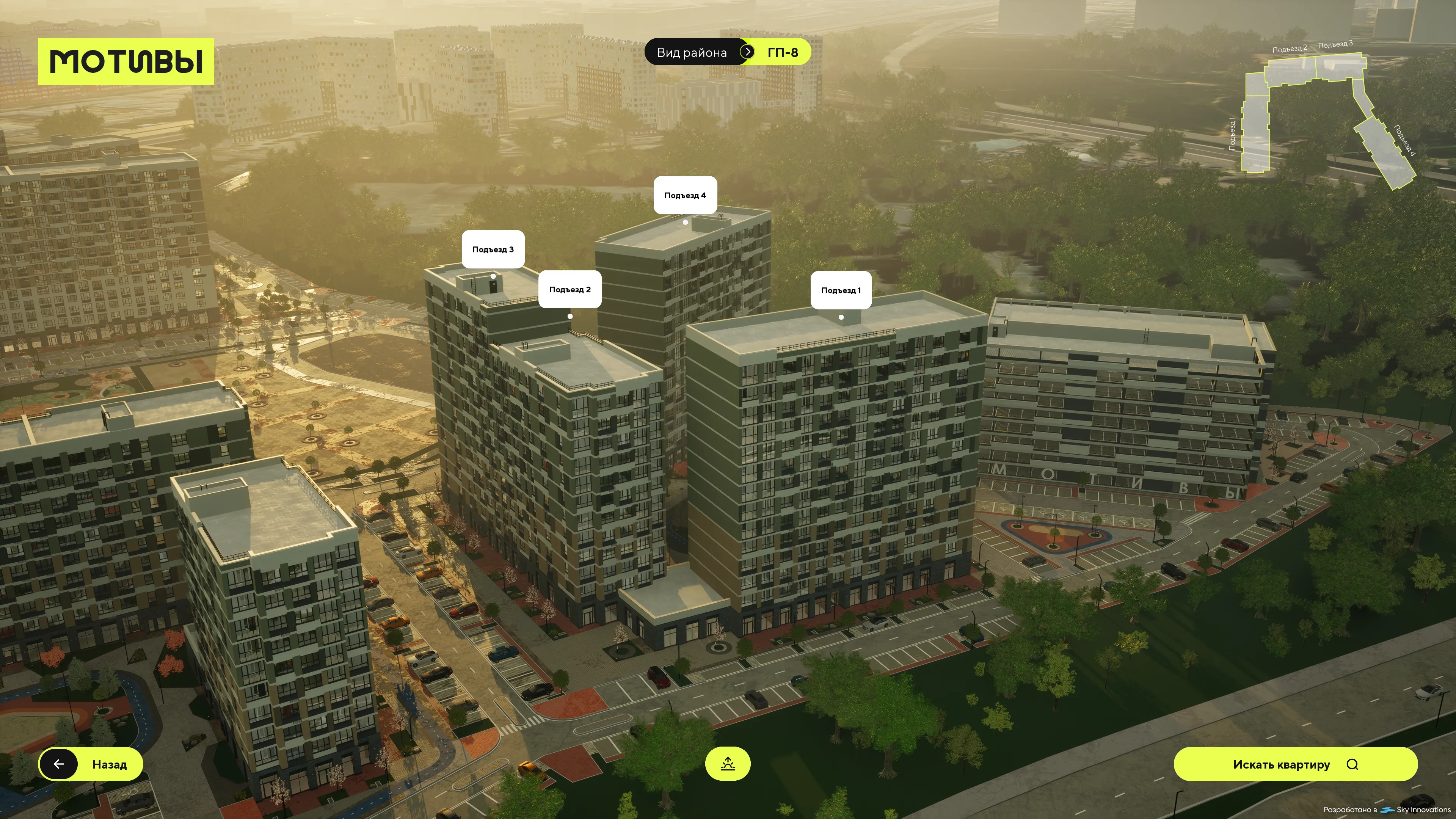Select the Подъезд 4 label

684,195
